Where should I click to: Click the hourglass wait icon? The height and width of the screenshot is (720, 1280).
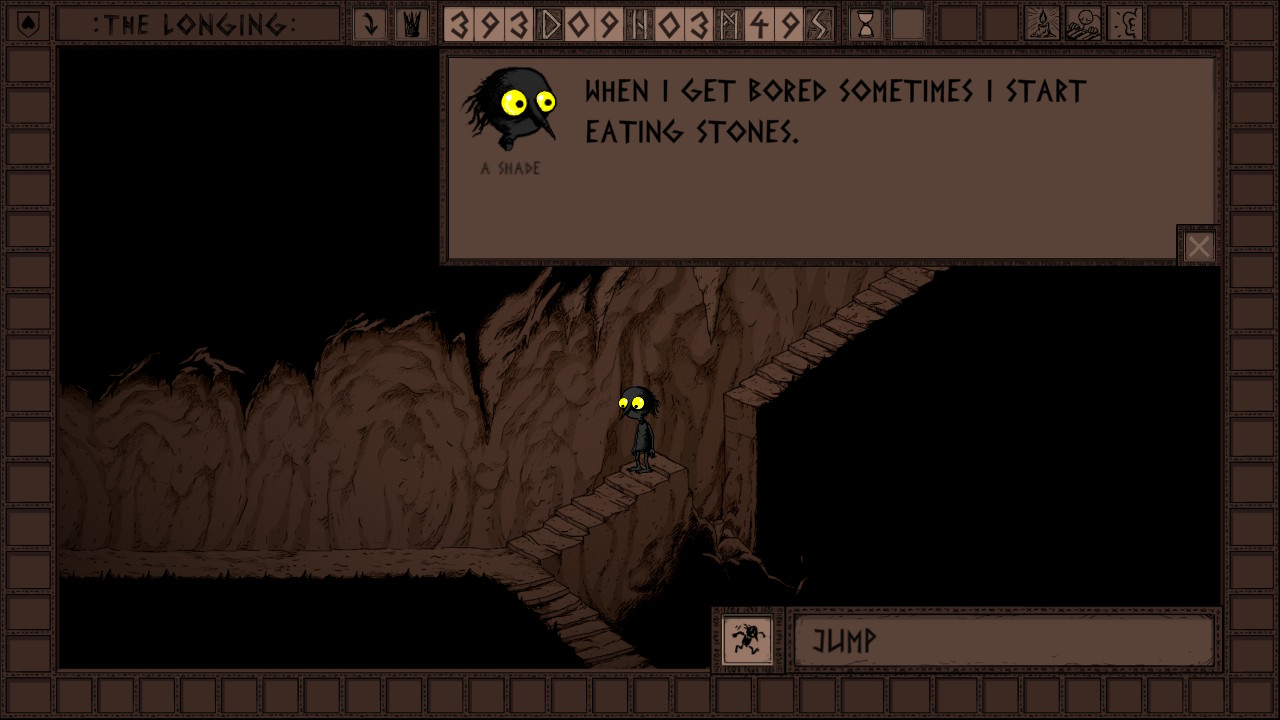pos(866,24)
